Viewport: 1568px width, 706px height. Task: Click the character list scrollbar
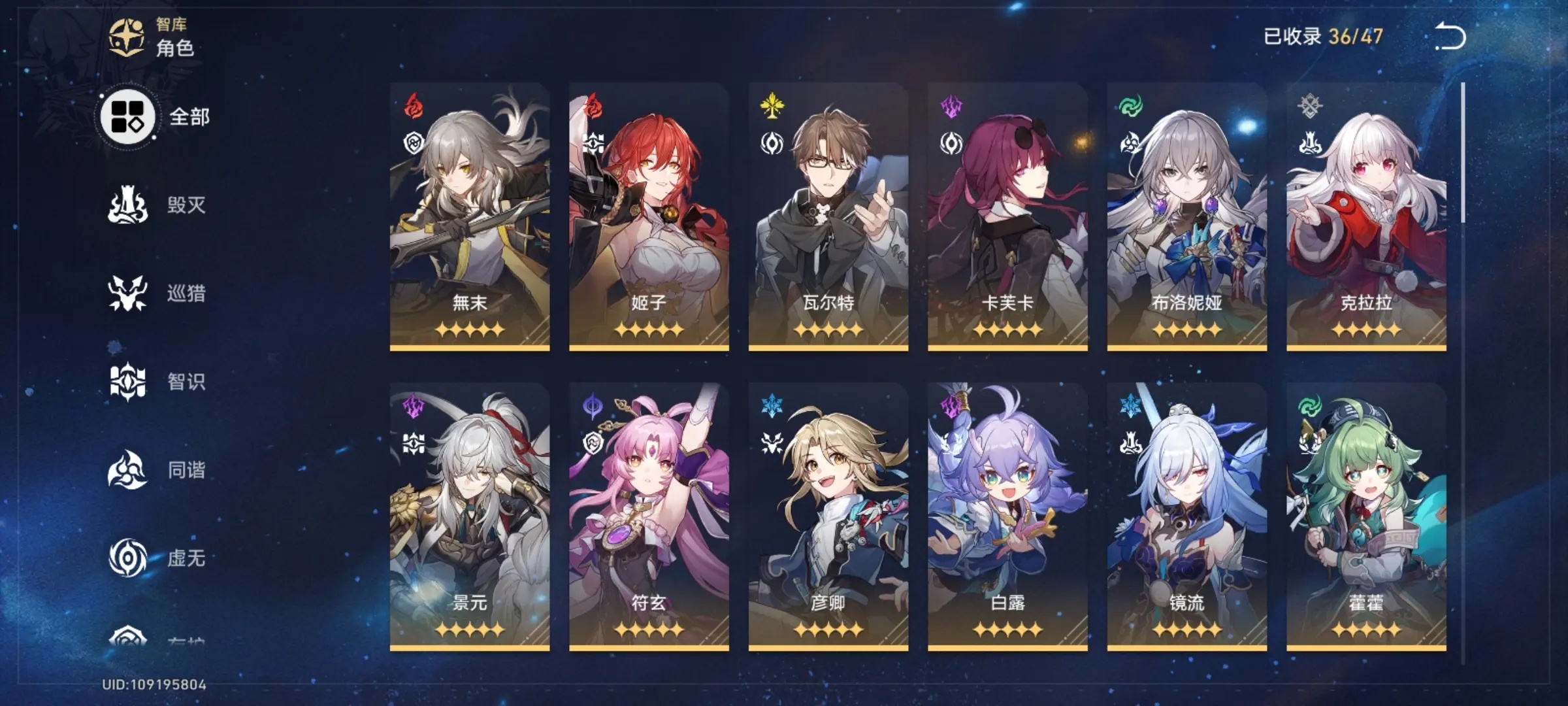click(1463, 154)
